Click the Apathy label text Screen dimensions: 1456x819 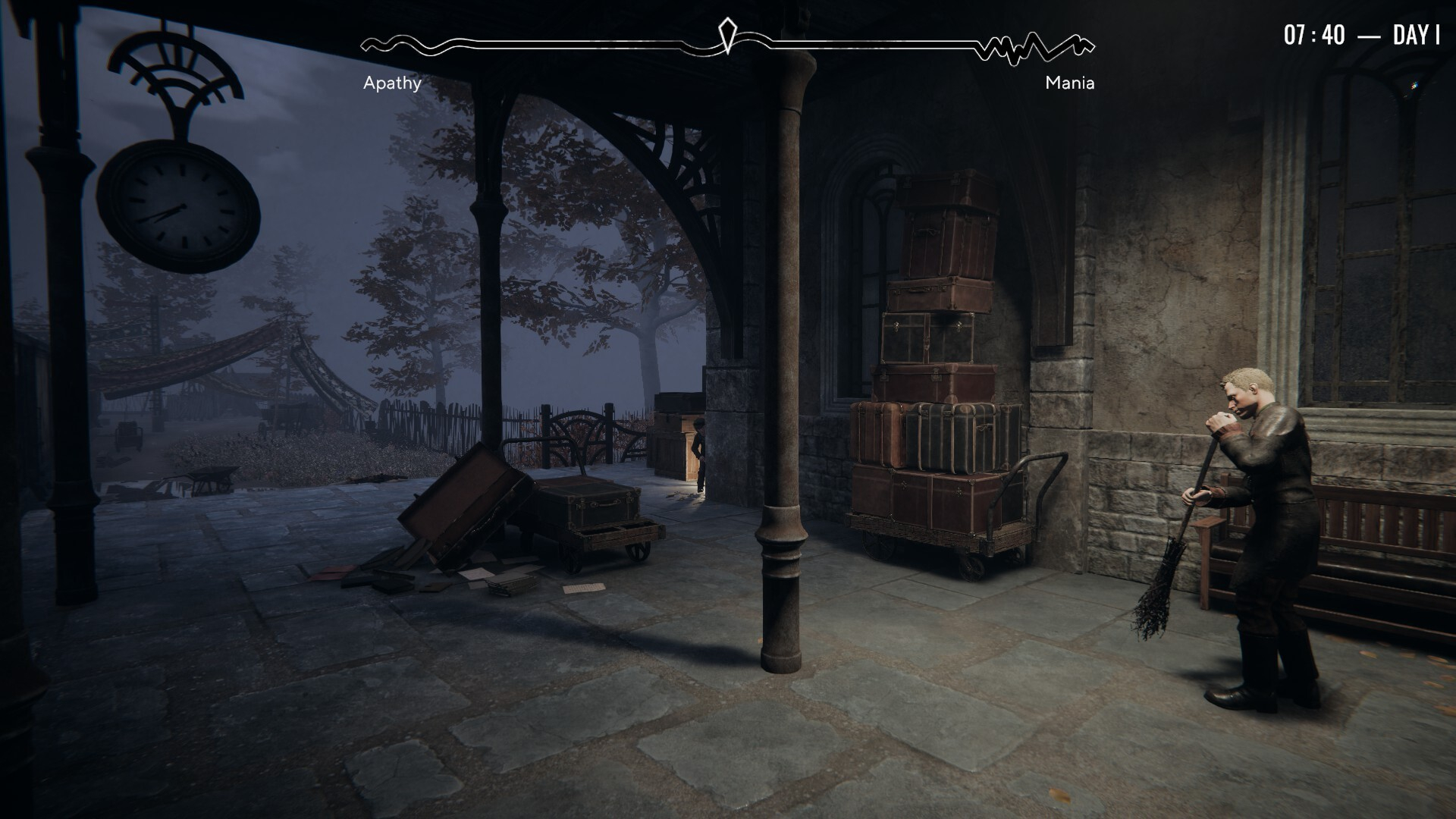pos(393,83)
